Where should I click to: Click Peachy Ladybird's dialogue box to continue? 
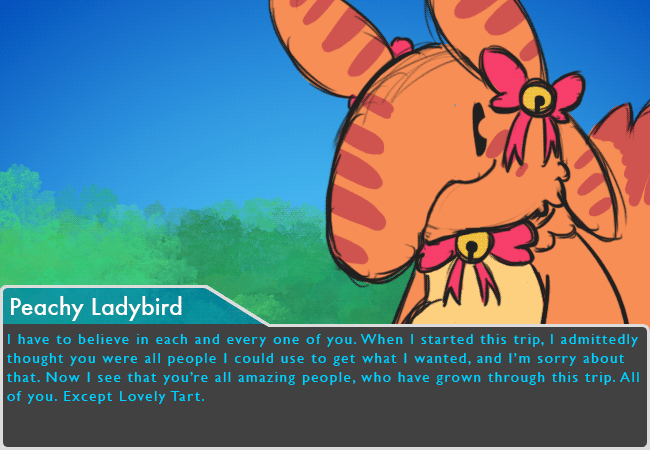[325, 385]
